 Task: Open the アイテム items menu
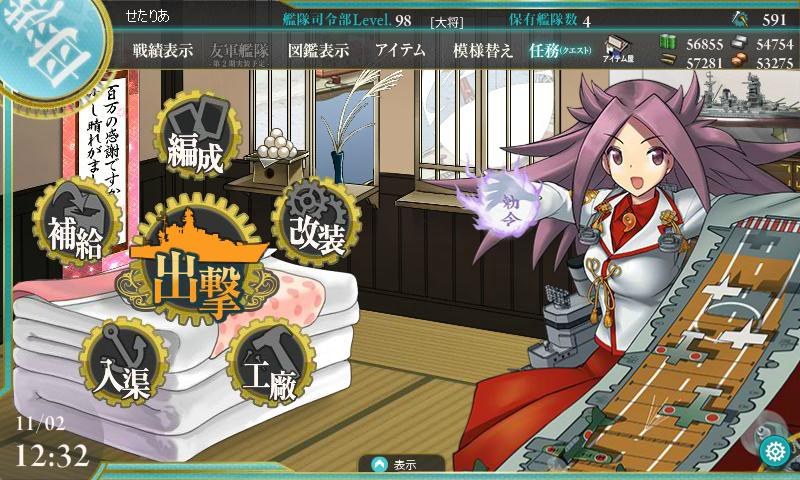click(x=401, y=51)
